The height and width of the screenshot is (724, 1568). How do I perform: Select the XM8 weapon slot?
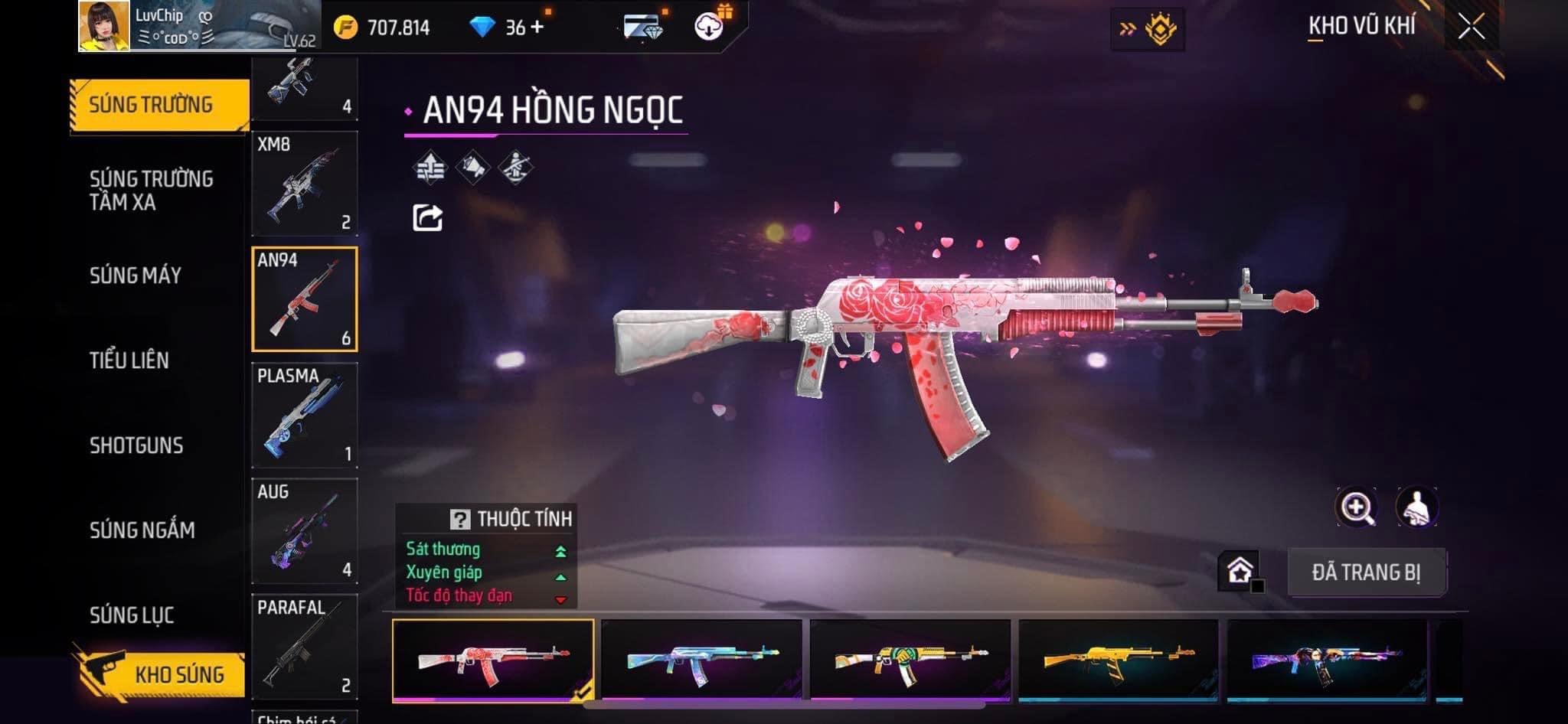(305, 184)
